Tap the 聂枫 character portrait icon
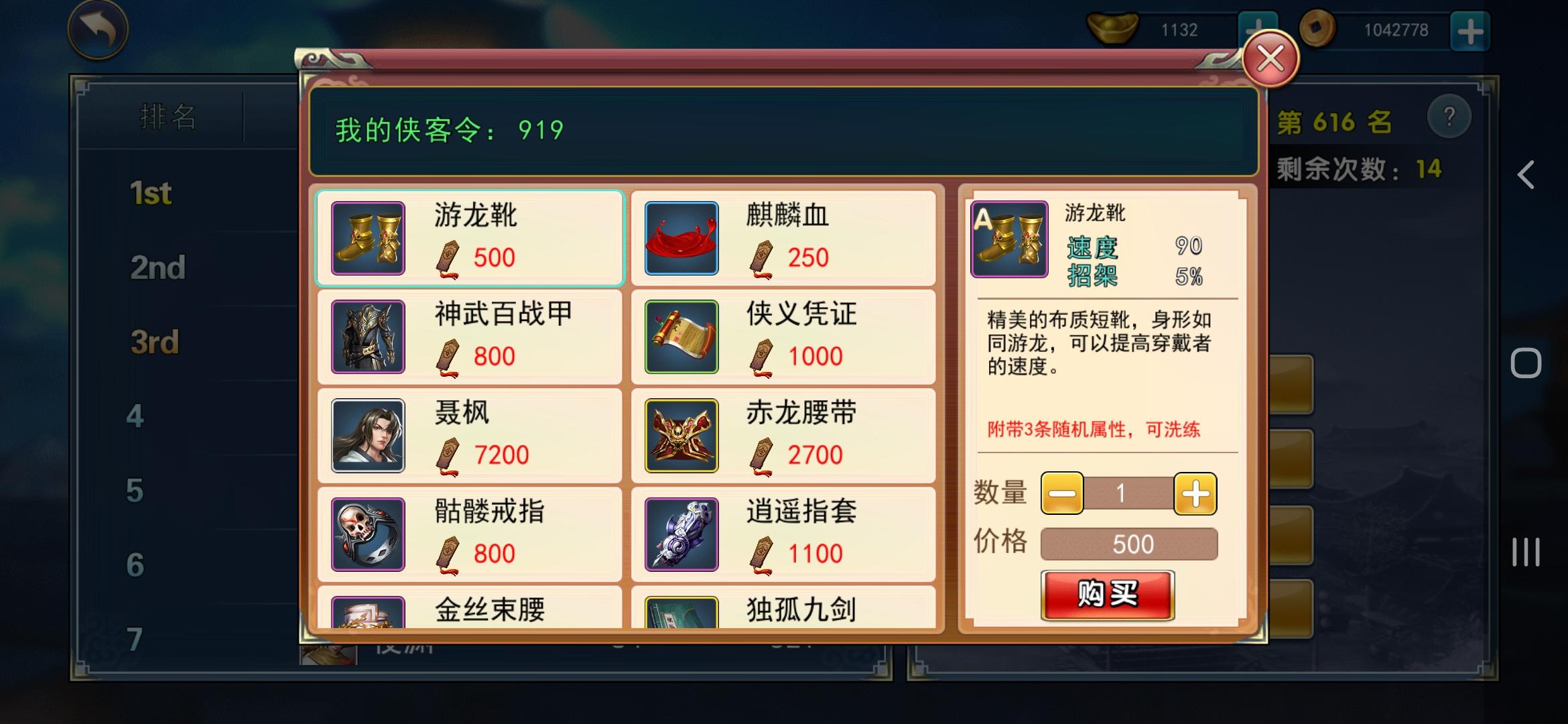Screen dimensions: 1568x724 pyautogui.click(x=367, y=436)
